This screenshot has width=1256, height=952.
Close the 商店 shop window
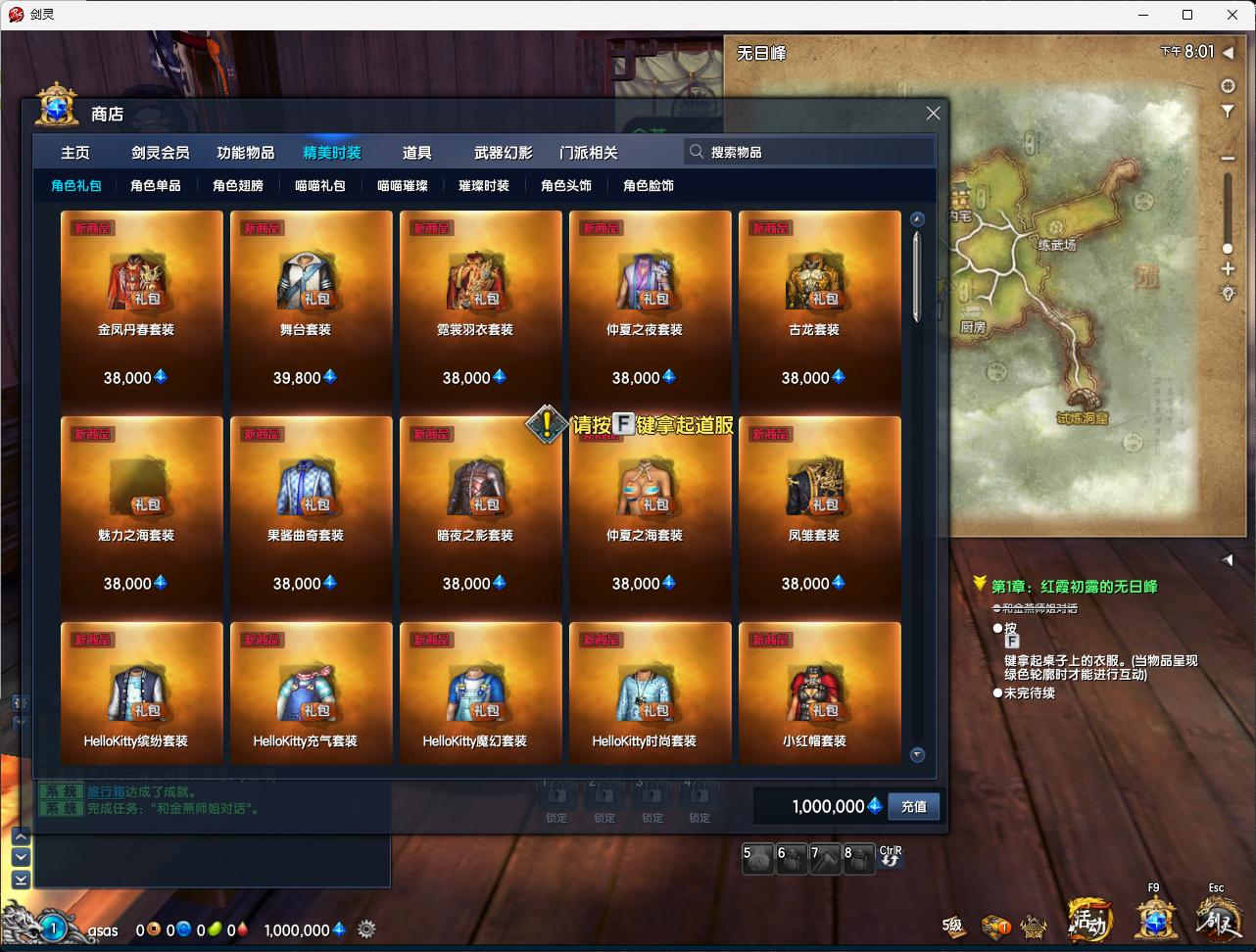pos(933,114)
